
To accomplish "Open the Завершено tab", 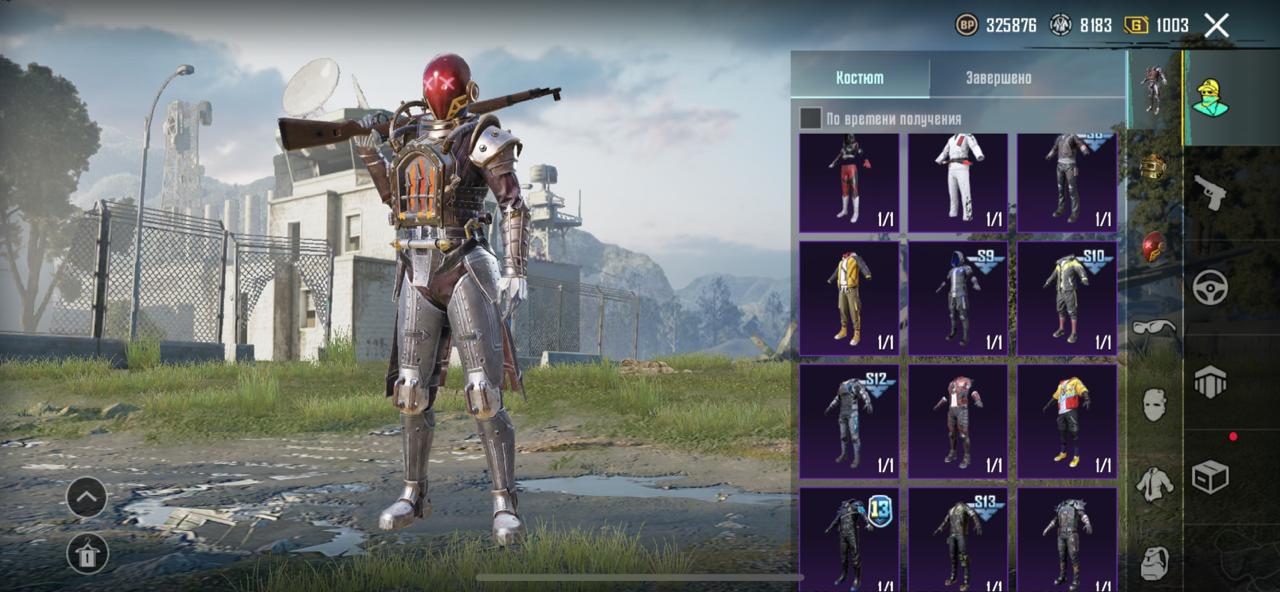I will (x=998, y=78).
